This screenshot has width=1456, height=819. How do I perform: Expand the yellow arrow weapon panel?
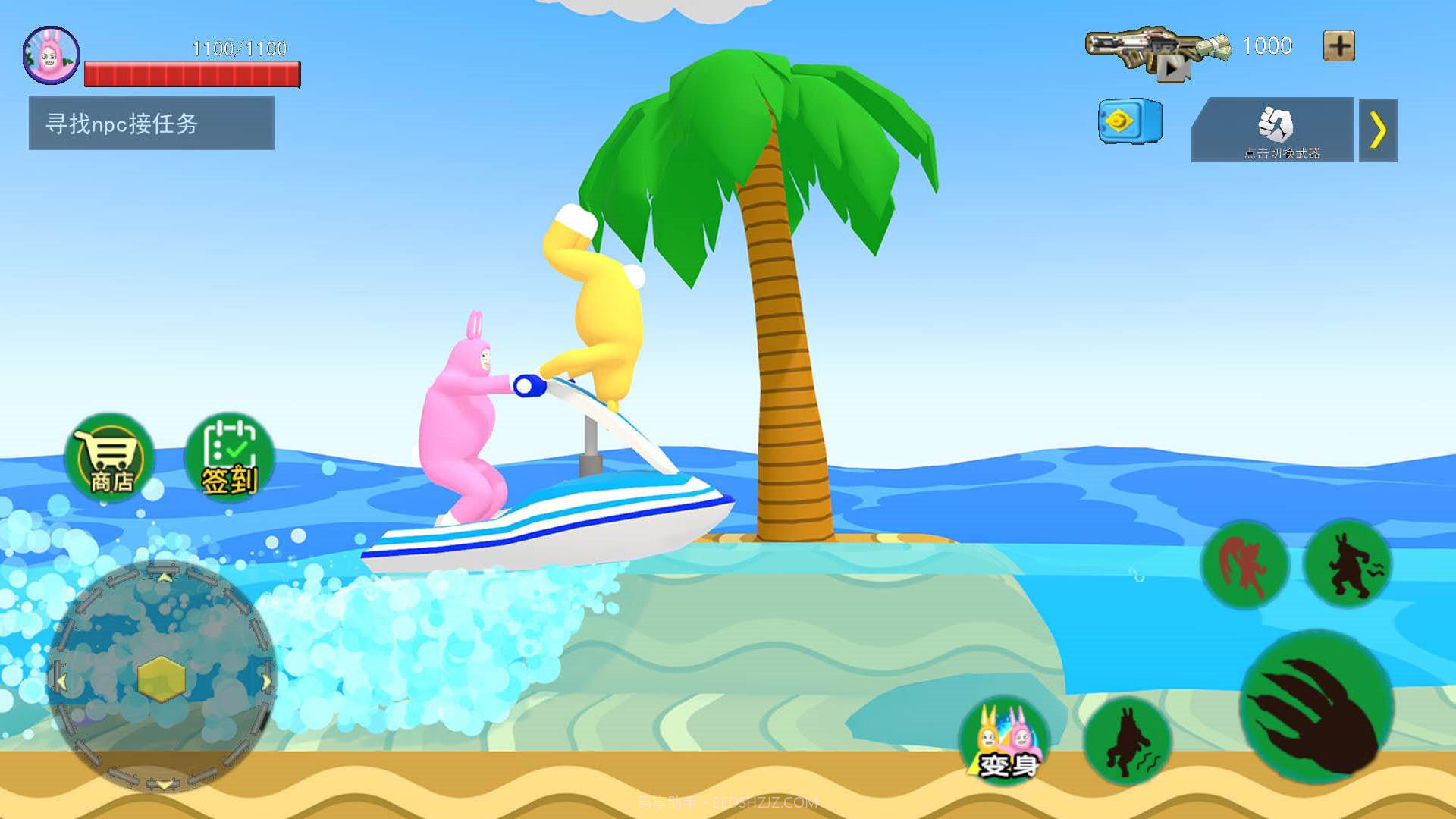[x=1378, y=130]
